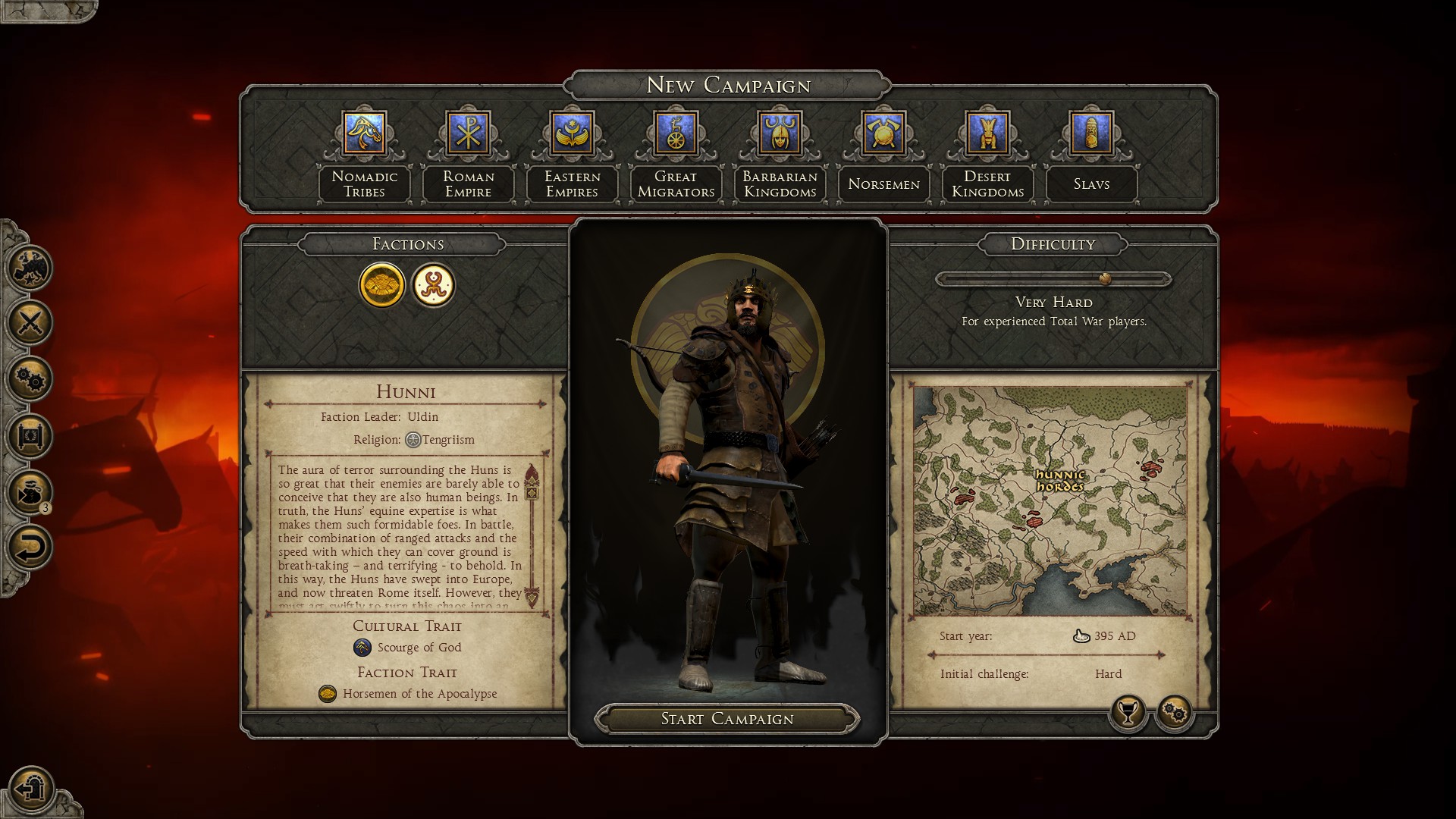This screenshot has height=819, width=1456.
Task: Click the Hunnic Hordes starting map
Action: point(1050,500)
